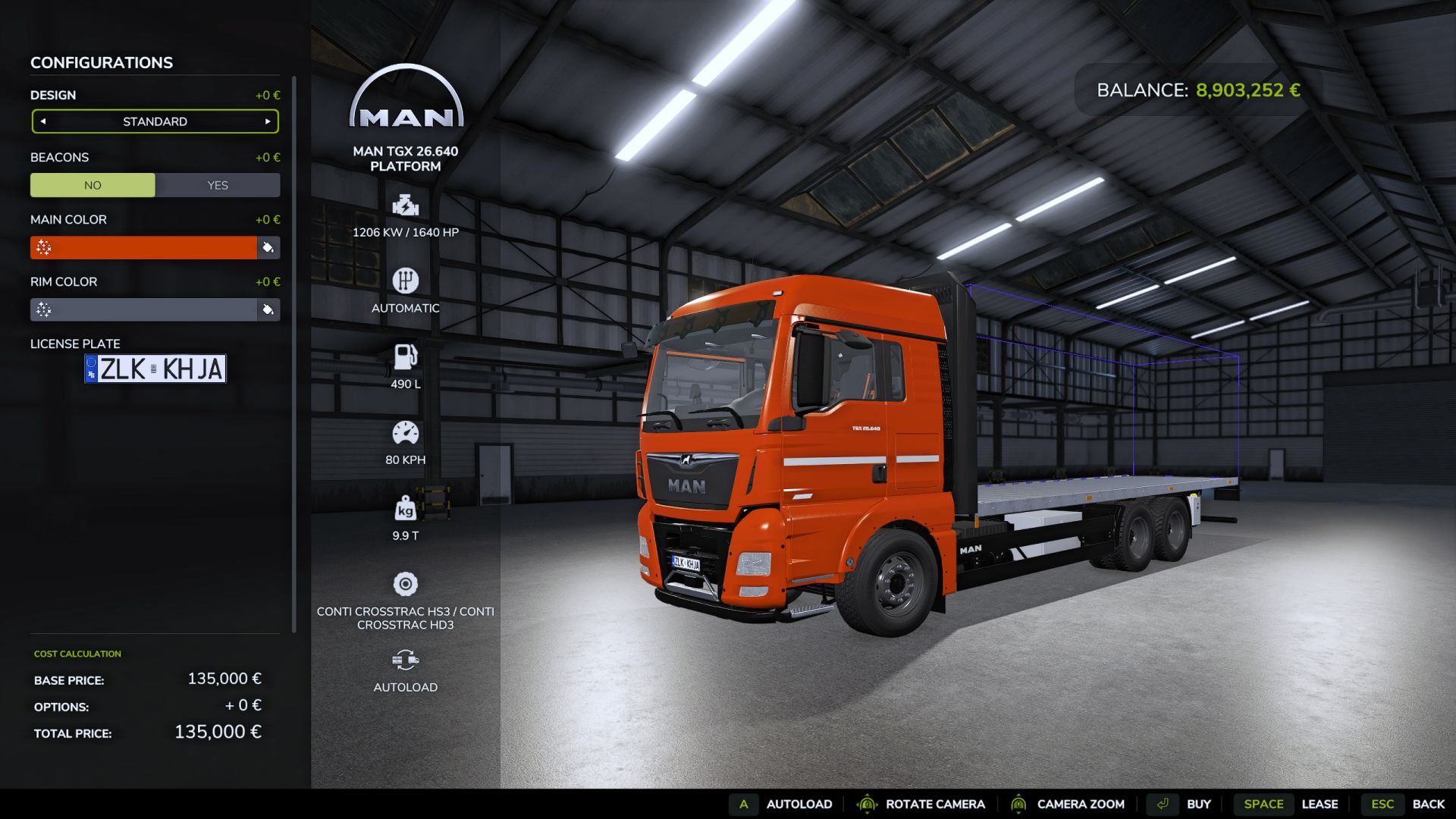
Task: Click the fuel capacity icon above 490 L
Action: point(406,356)
